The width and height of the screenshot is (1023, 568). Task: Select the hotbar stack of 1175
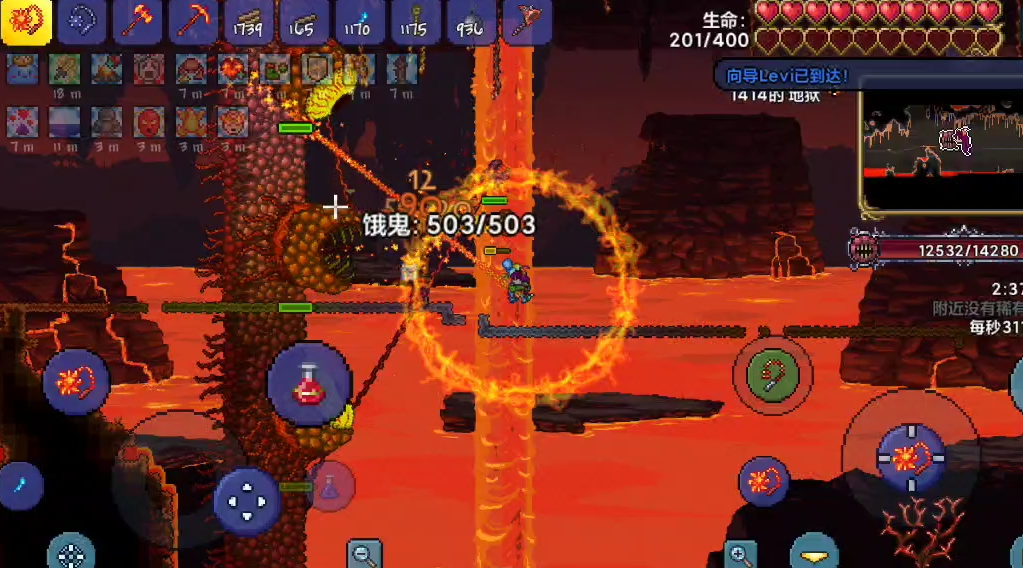coord(414,22)
